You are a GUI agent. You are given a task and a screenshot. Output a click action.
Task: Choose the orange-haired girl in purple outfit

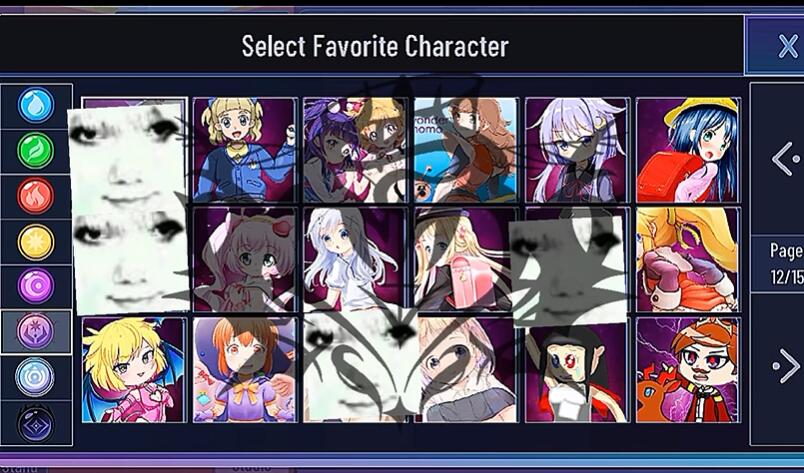click(245, 369)
